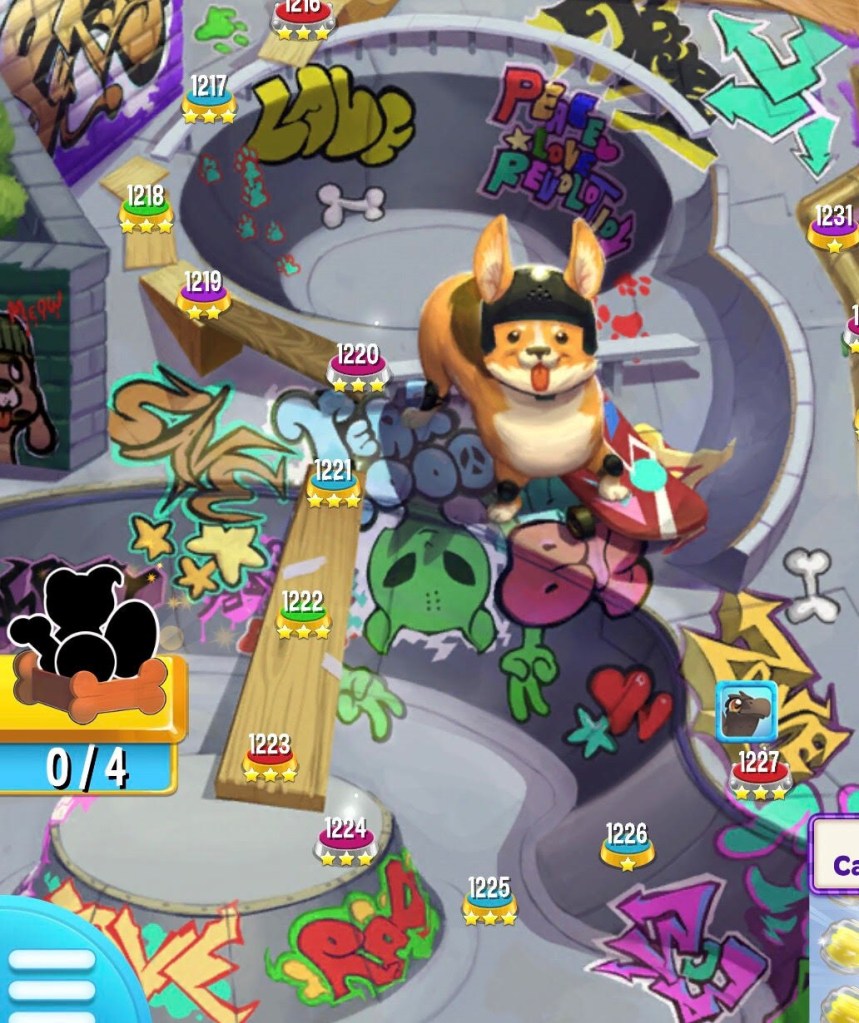This screenshot has width=859, height=1023.
Task: Select level 1222 node
Action: [x=303, y=616]
